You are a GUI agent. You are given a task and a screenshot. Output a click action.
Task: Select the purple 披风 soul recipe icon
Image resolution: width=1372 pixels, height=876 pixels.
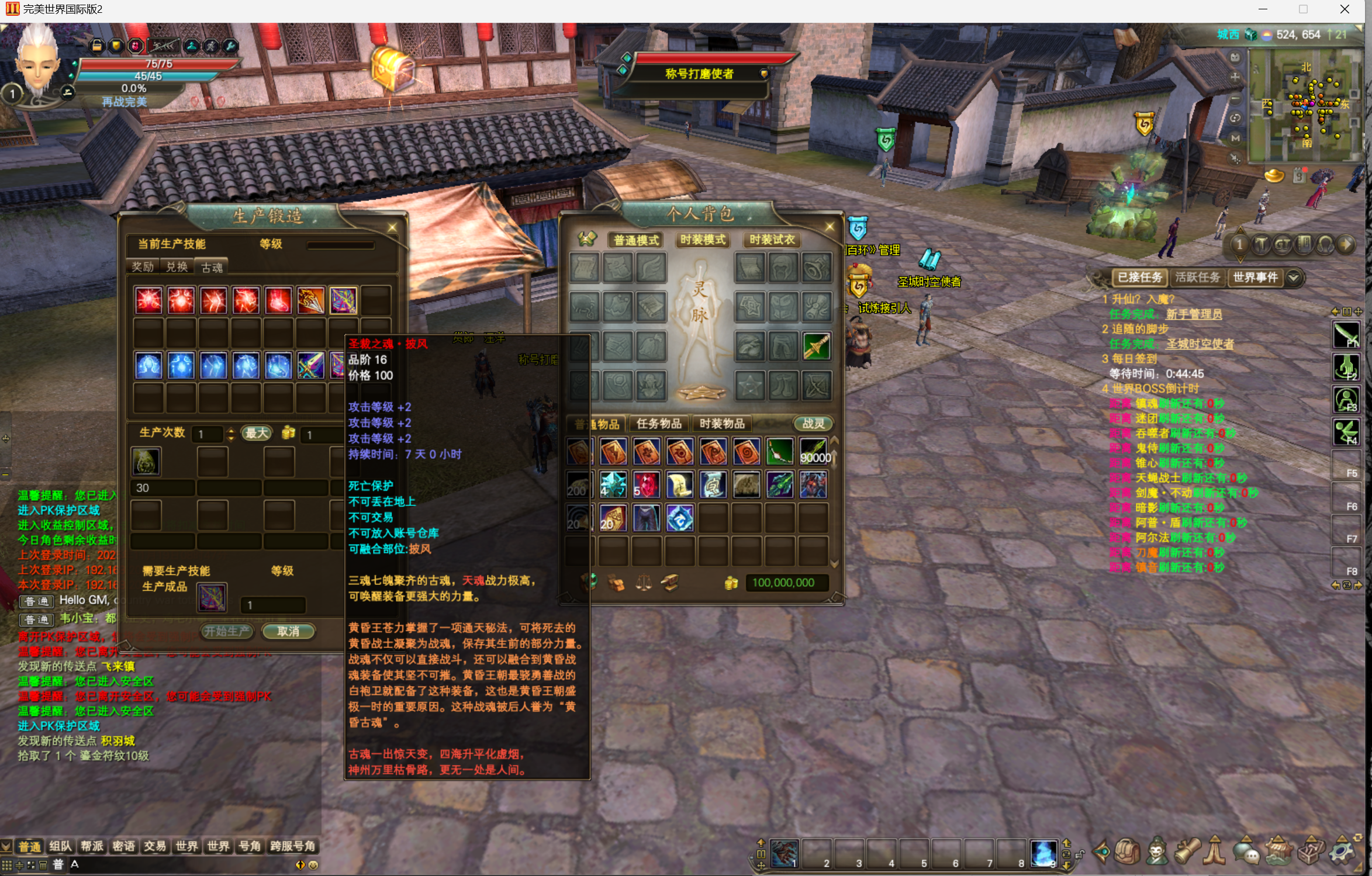(343, 300)
